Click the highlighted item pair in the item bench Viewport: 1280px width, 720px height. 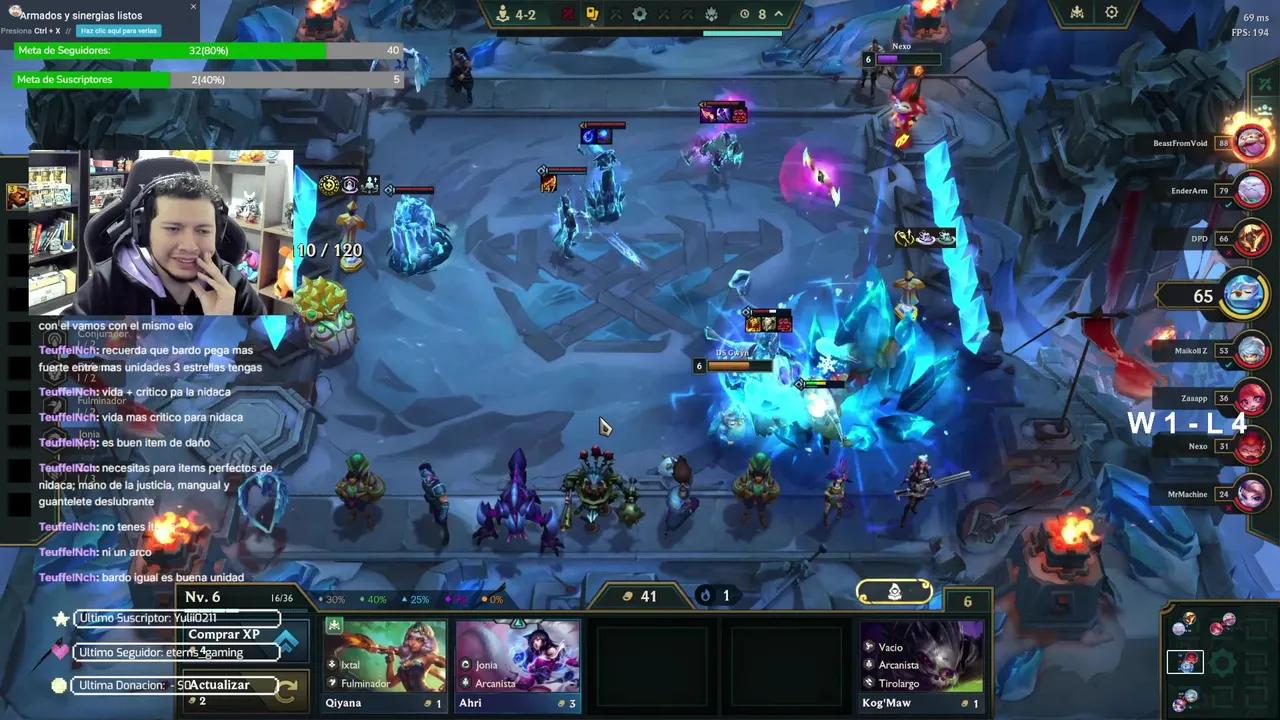1185,662
